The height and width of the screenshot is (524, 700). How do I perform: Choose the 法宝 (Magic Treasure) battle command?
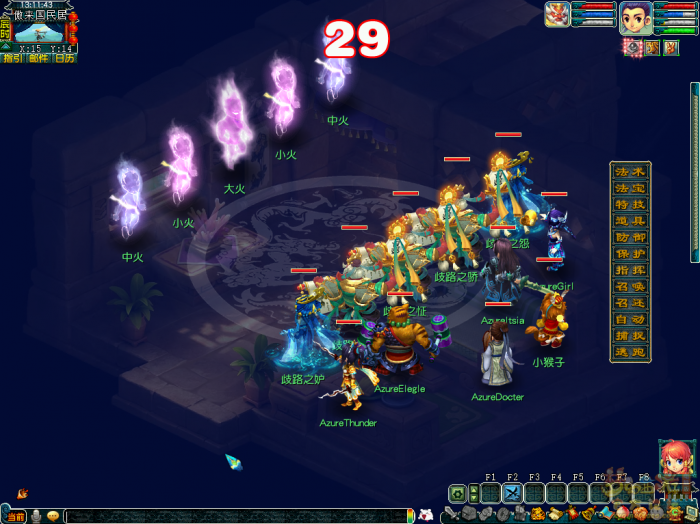point(630,187)
